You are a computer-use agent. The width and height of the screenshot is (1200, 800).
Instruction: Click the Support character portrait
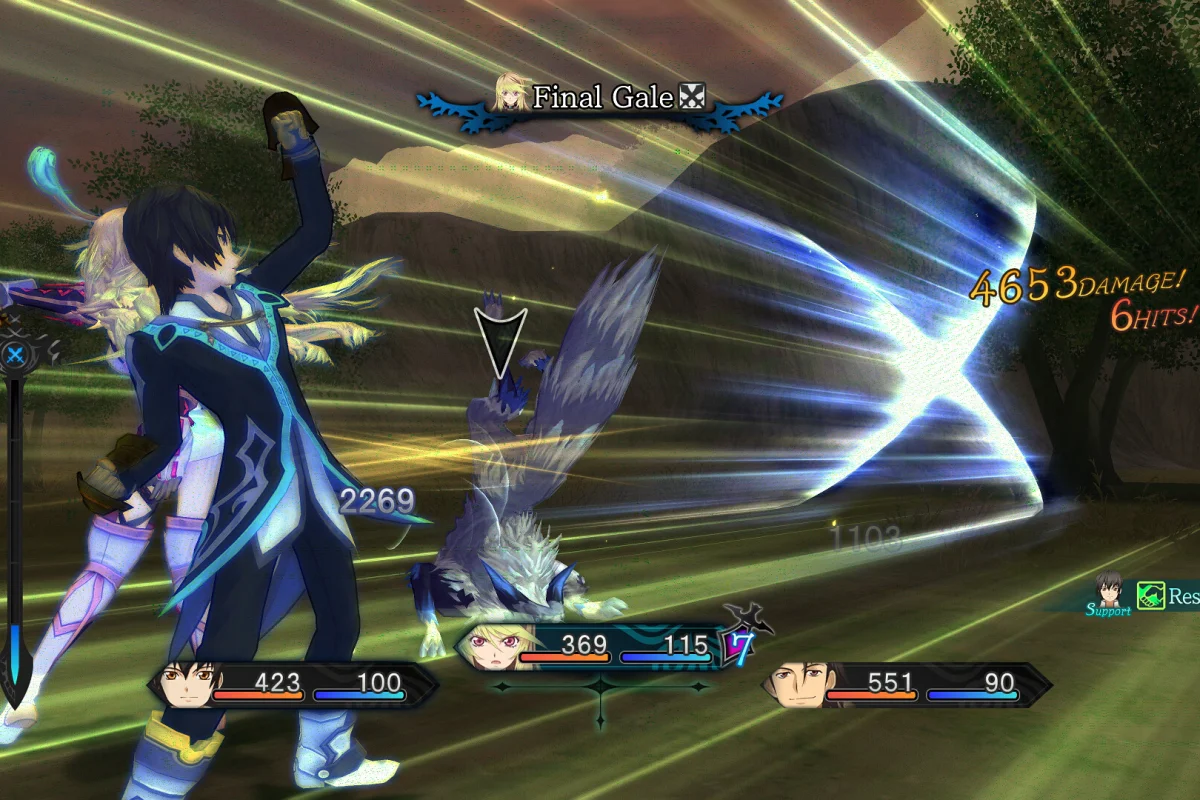tap(1108, 590)
